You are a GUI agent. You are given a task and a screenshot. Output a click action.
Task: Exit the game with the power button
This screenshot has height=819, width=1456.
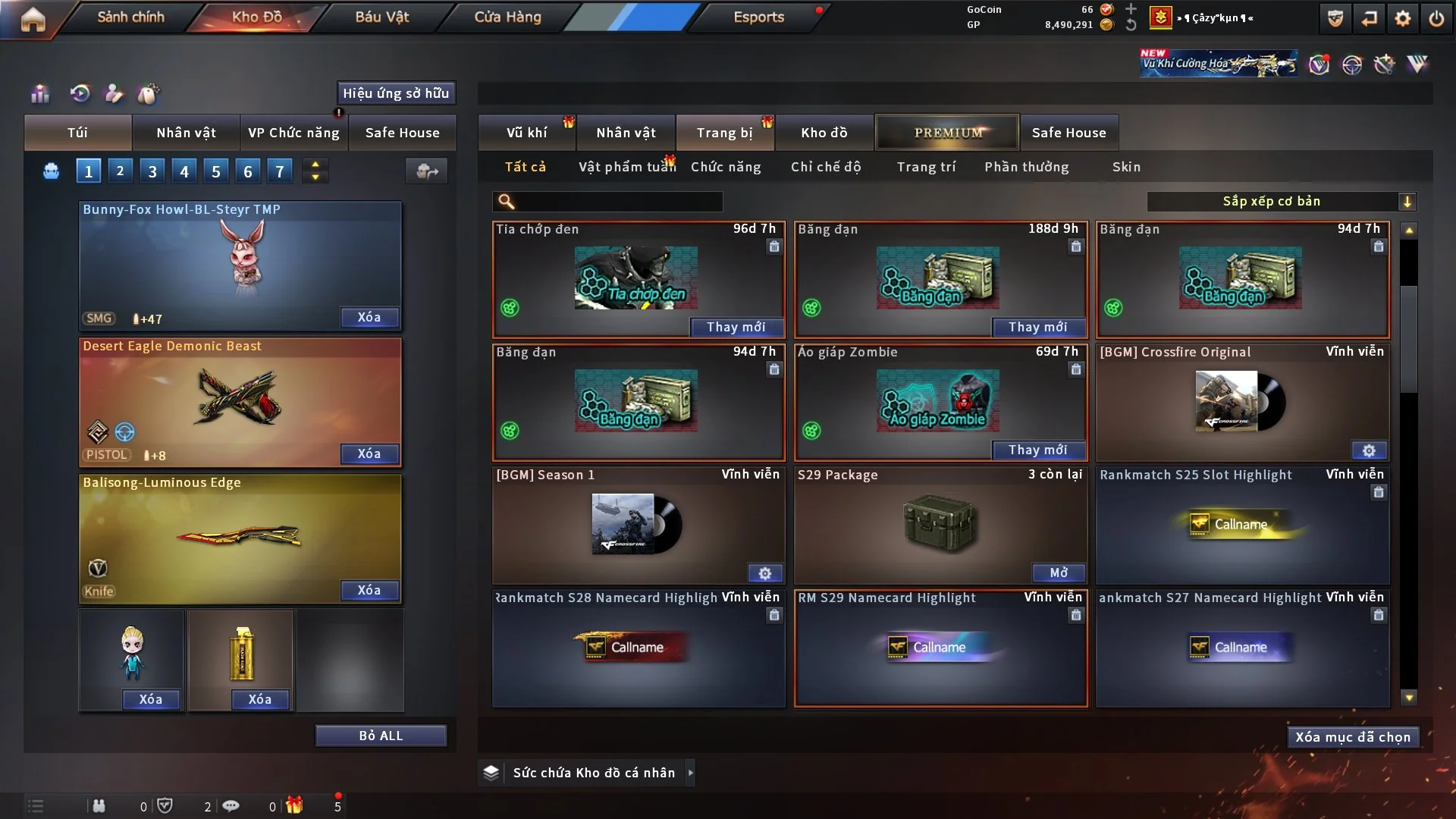click(x=1436, y=18)
